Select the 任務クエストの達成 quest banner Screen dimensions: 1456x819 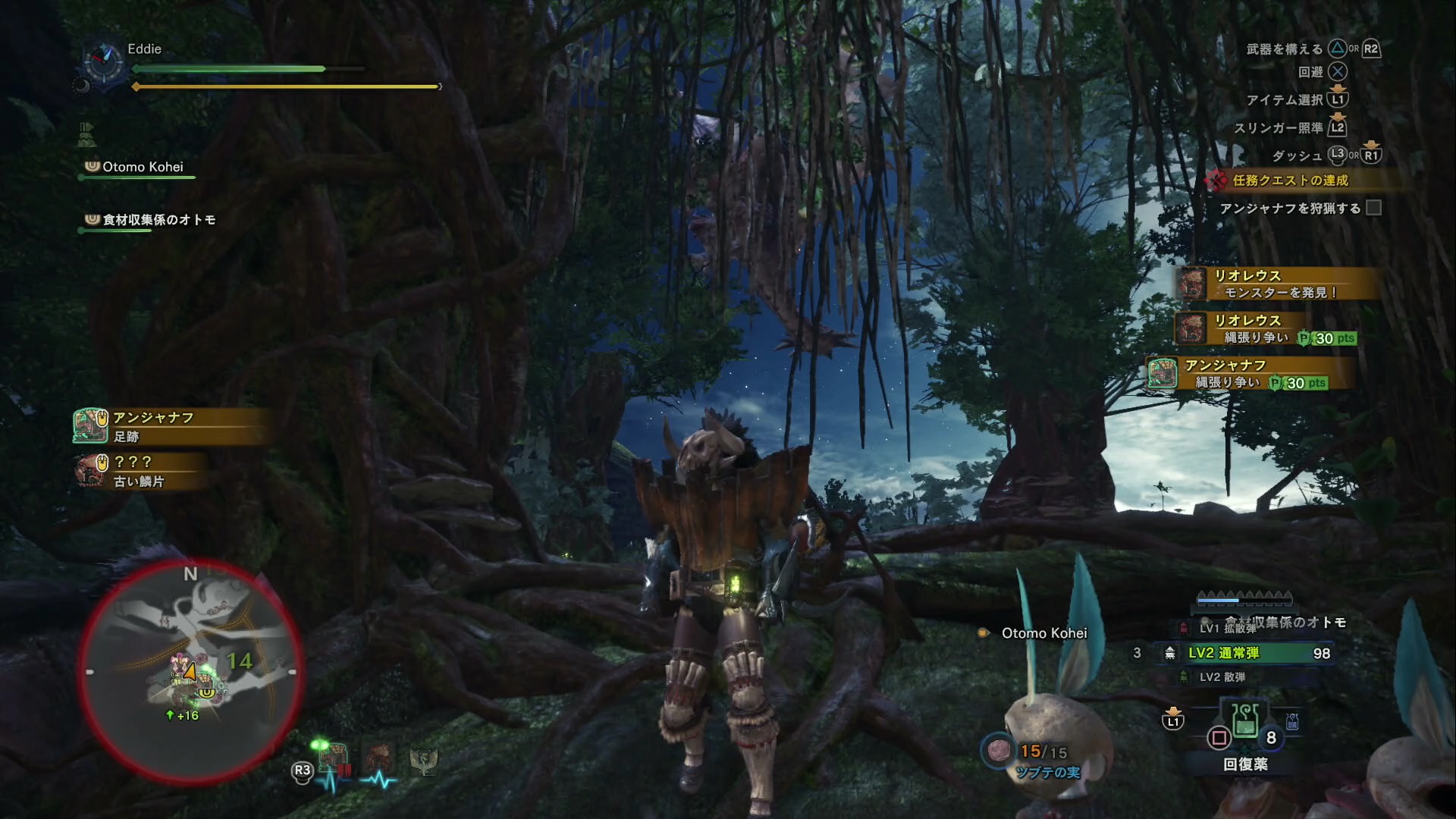(x=1289, y=180)
